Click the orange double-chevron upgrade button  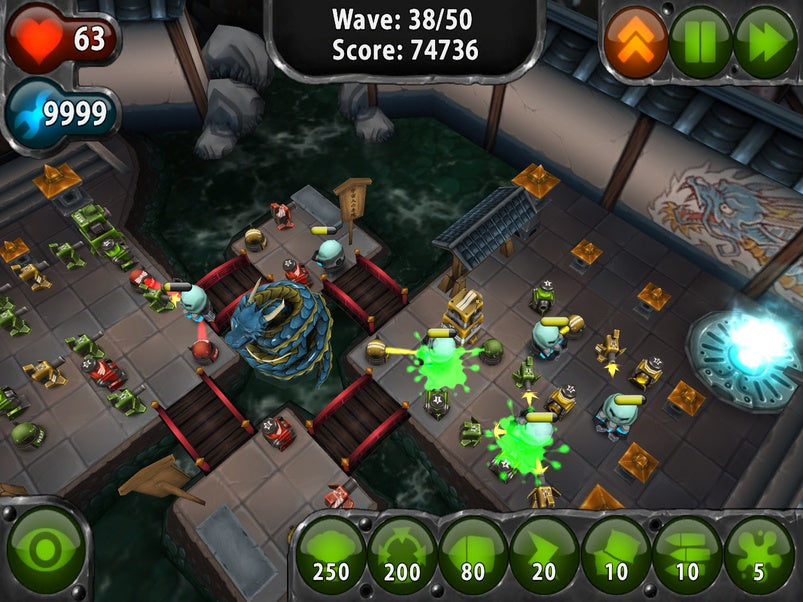(x=636, y=42)
